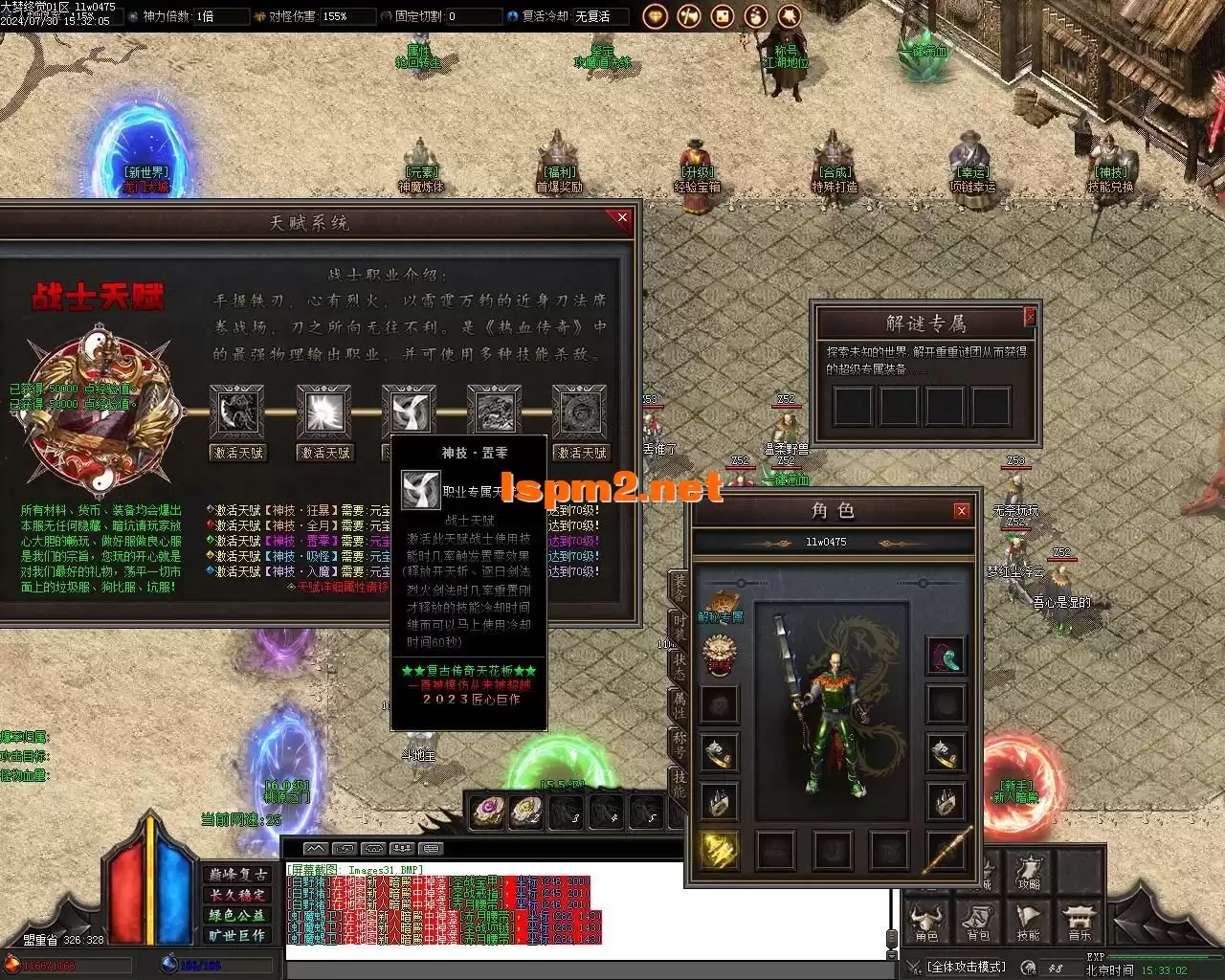1225x980 pixels.
Task: Switch to the 时装 costume tab
Action: (x=678, y=629)
